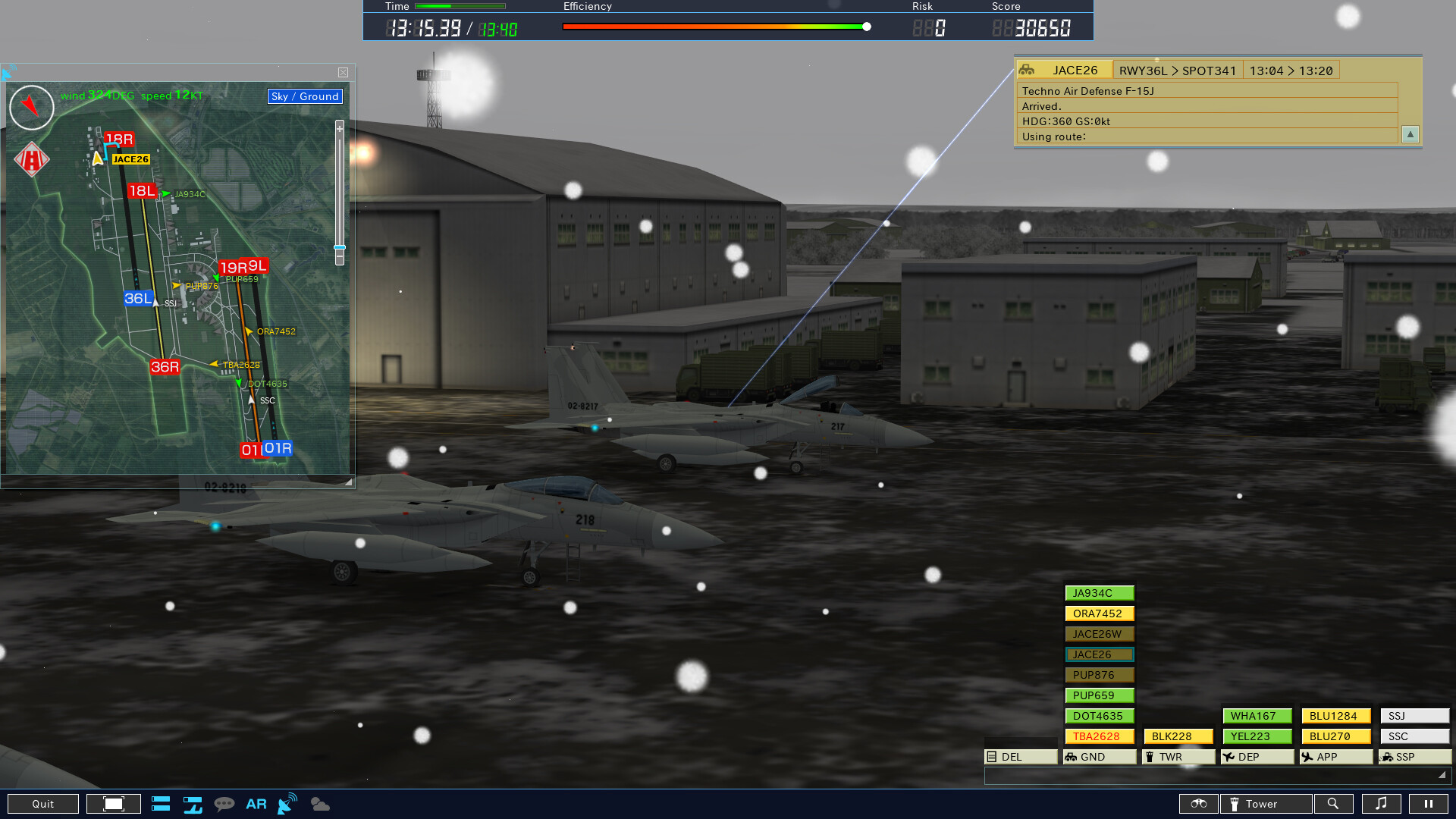Toggle the AR overlay mode

point(256,804)
